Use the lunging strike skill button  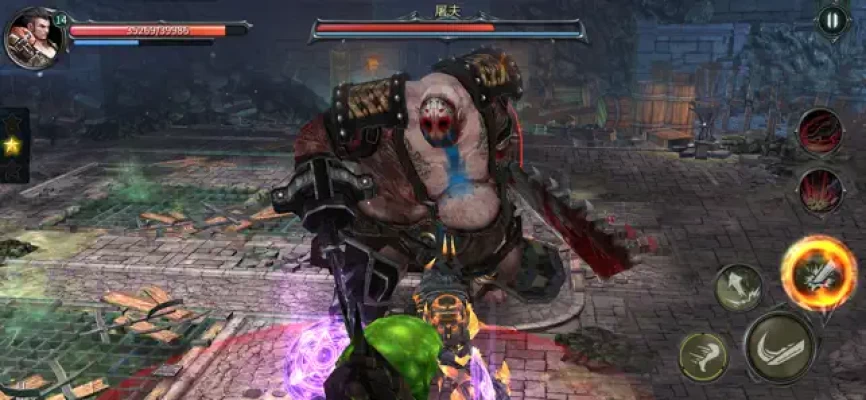(x=738, y=288)
